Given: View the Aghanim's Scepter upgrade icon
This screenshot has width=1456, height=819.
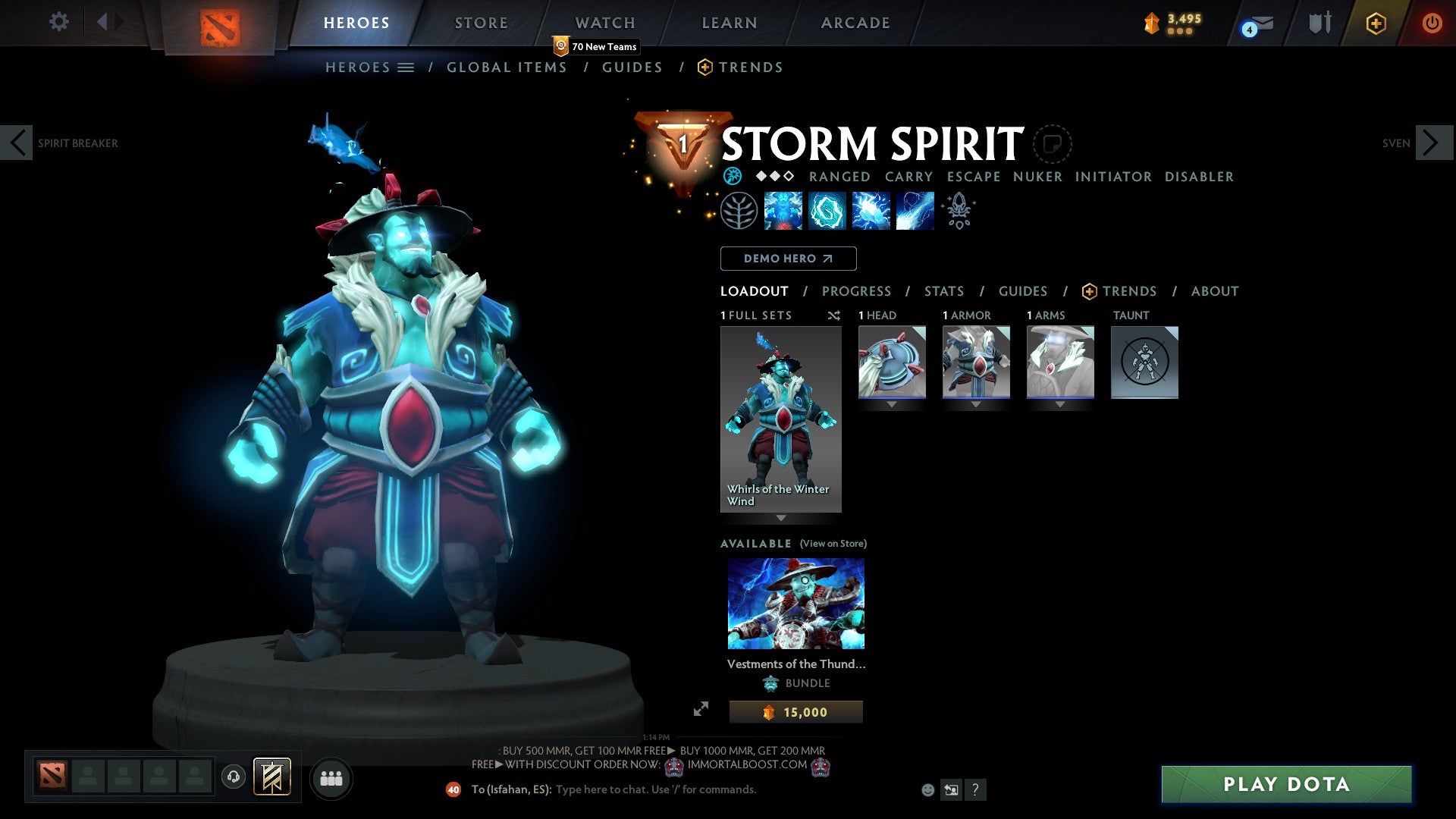Looking at the screenshot, I should pyautogui.click(x=958, y=210).
